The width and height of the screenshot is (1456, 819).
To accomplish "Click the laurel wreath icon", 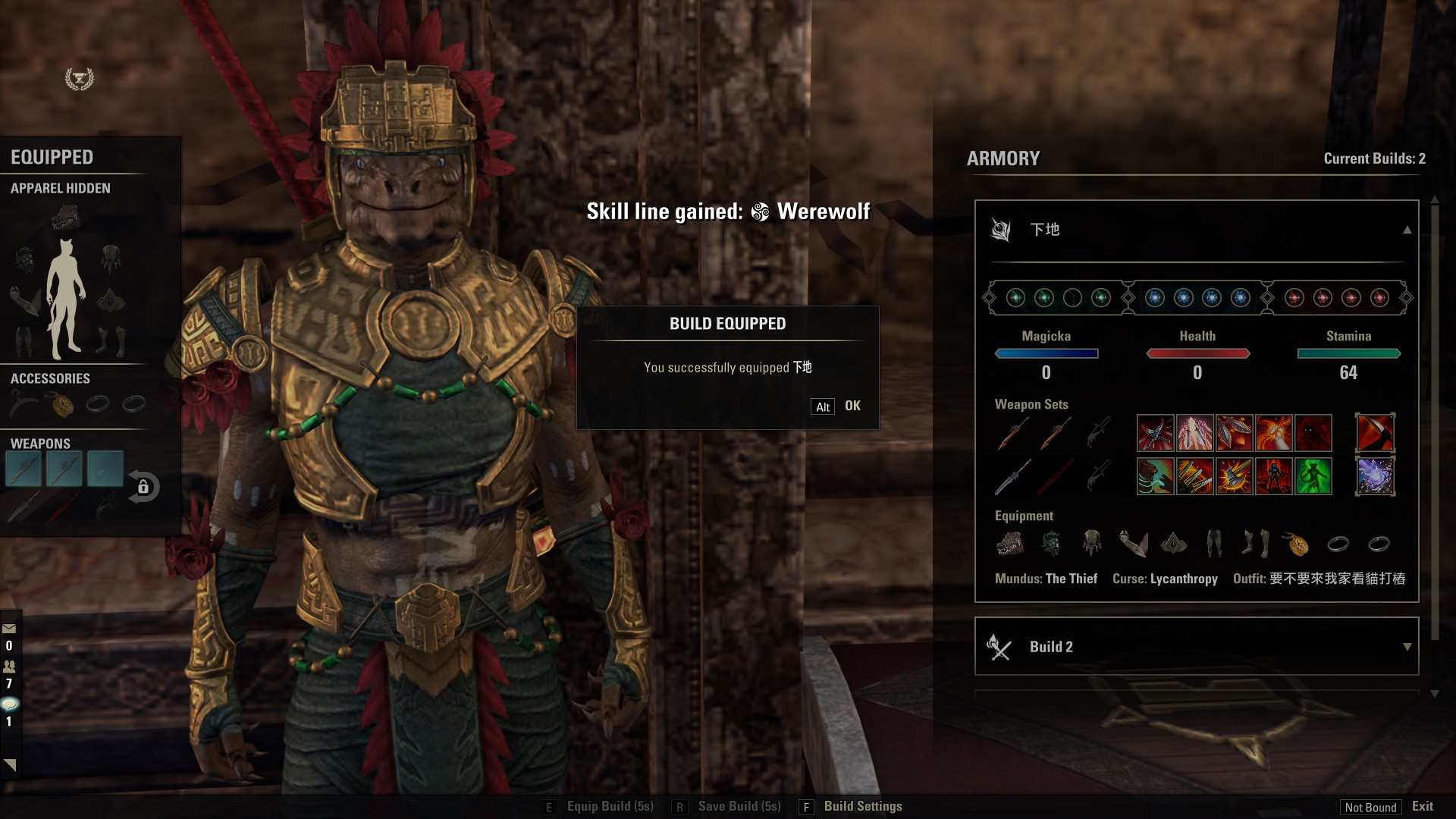I will point(79,79).
